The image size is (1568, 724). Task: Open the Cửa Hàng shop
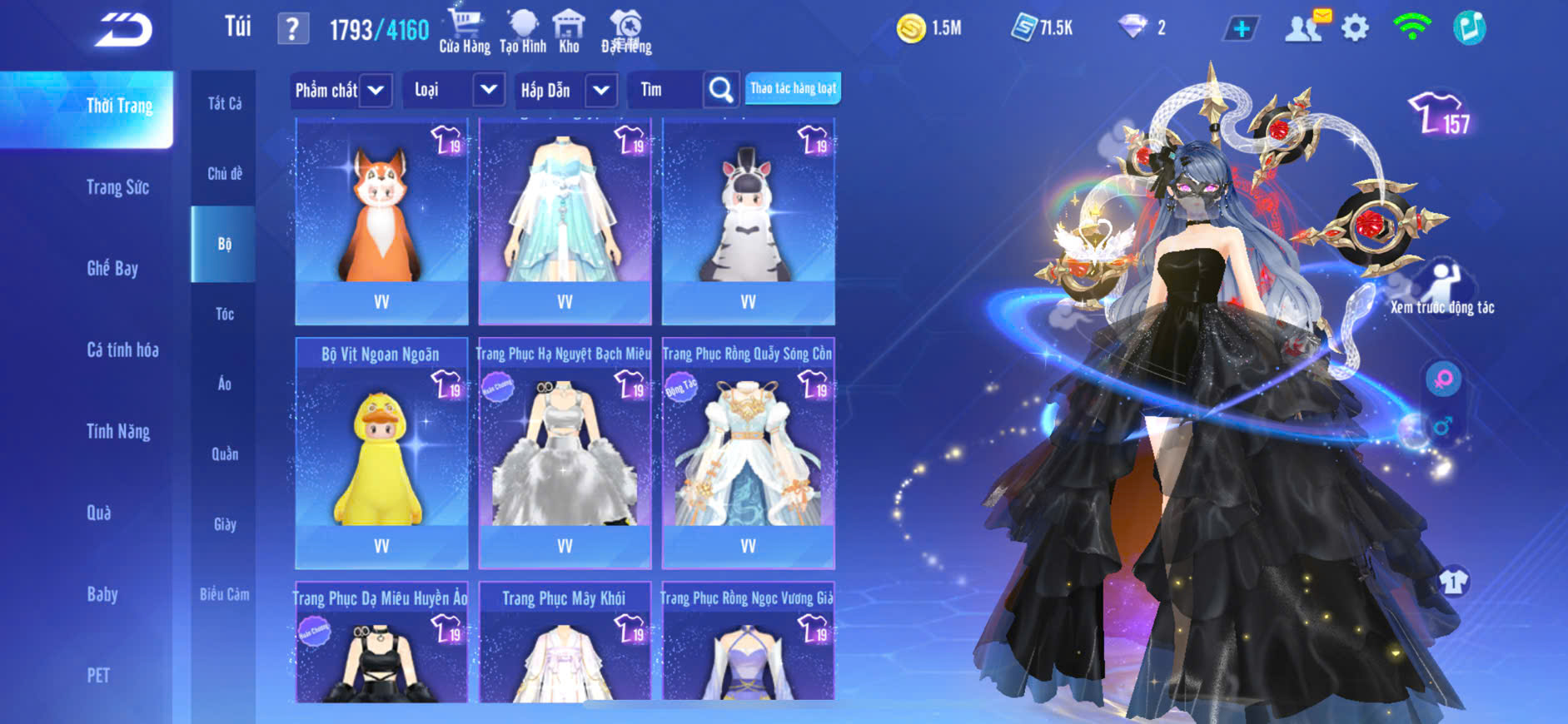click(x=464, y=31)
